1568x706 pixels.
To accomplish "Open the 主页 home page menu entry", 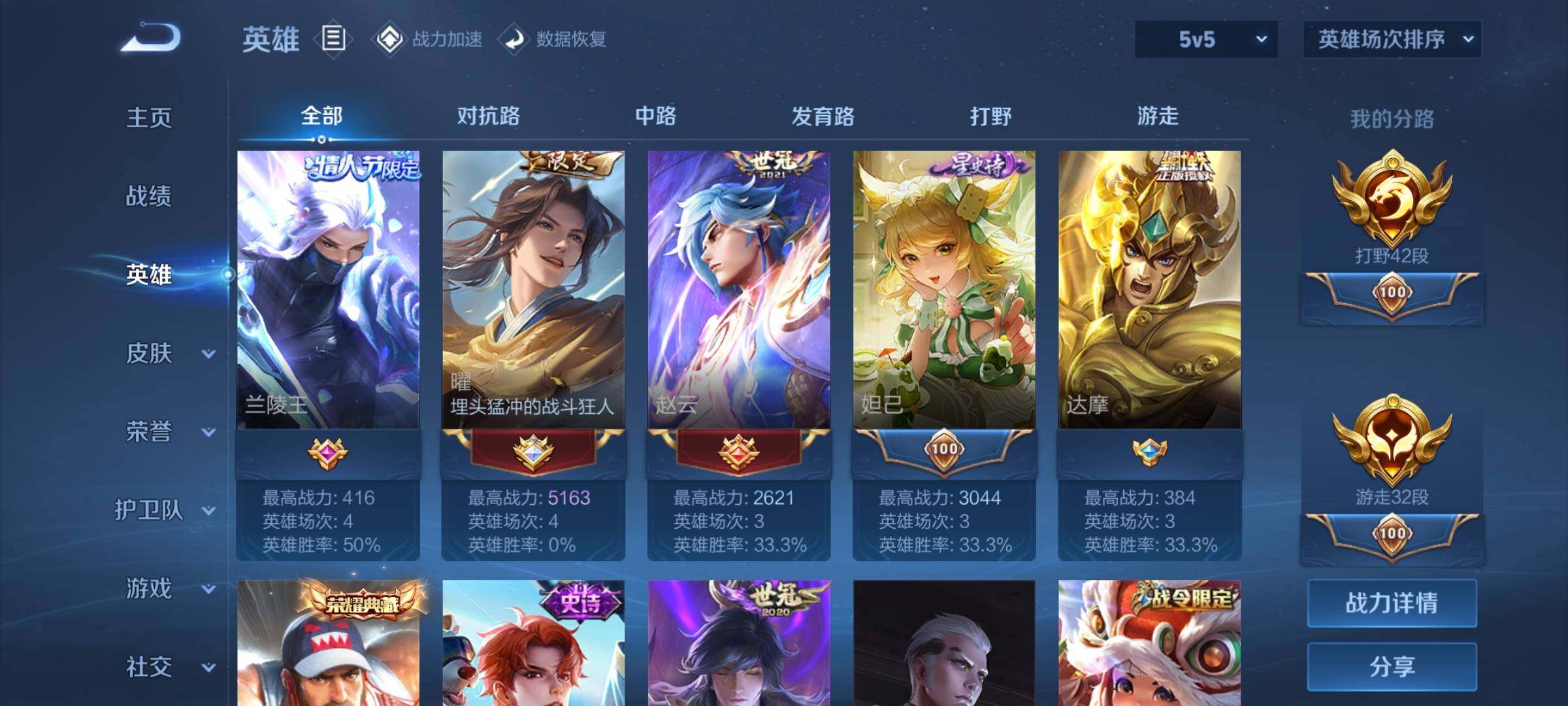I will click(x=149, y=118).
